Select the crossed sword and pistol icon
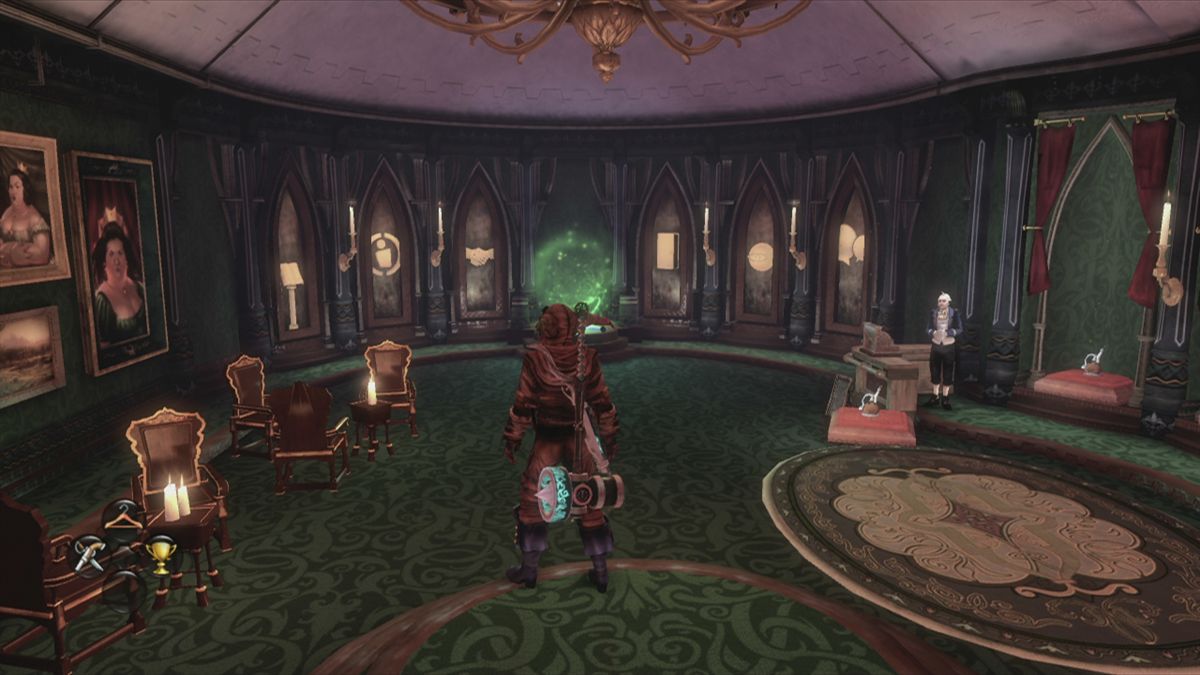 89,553
